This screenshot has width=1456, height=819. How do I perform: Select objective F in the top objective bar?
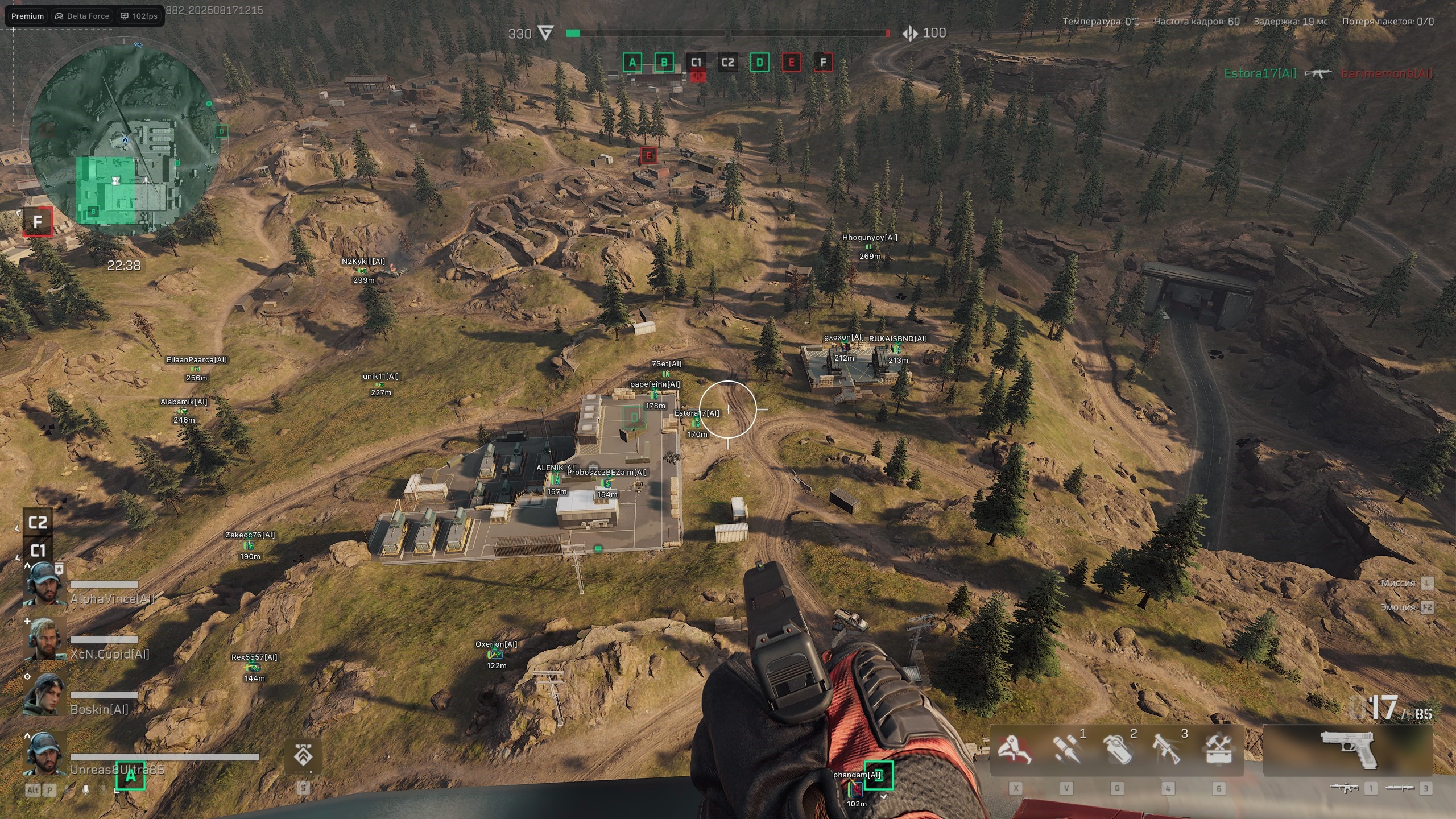tap(823, 63)
